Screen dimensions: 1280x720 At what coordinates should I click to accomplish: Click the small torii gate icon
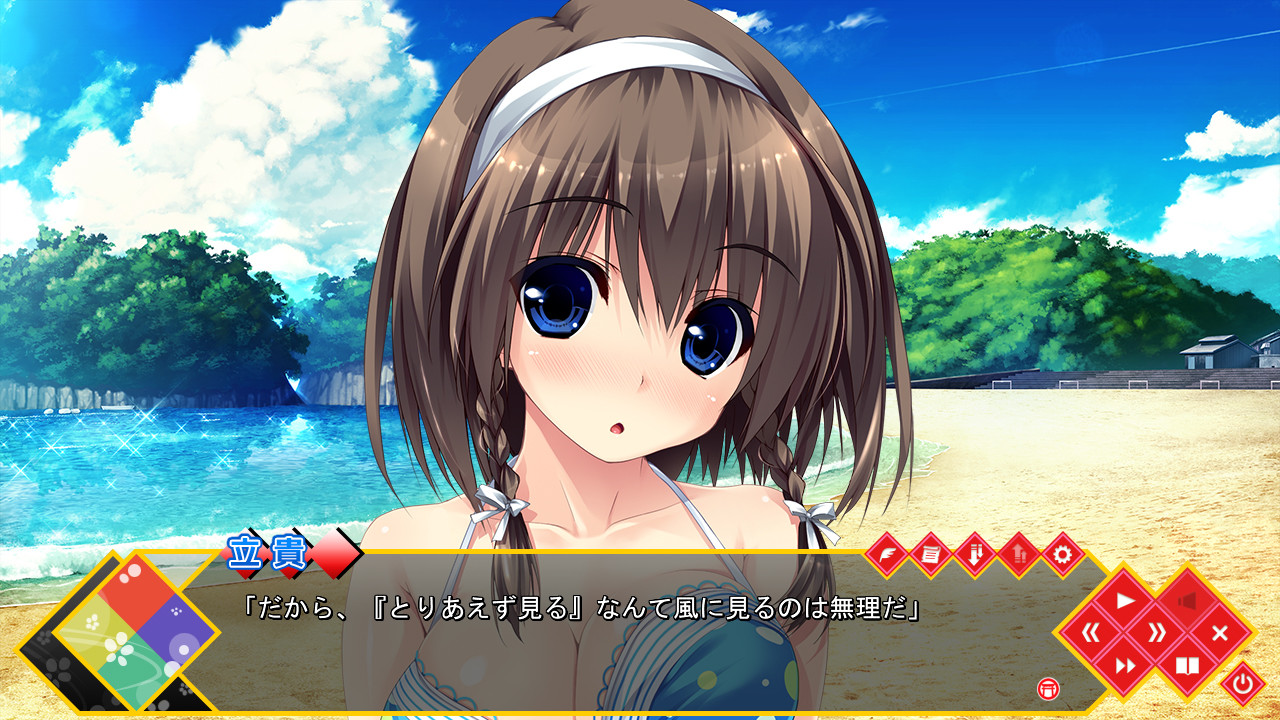tap(1048, 688)
